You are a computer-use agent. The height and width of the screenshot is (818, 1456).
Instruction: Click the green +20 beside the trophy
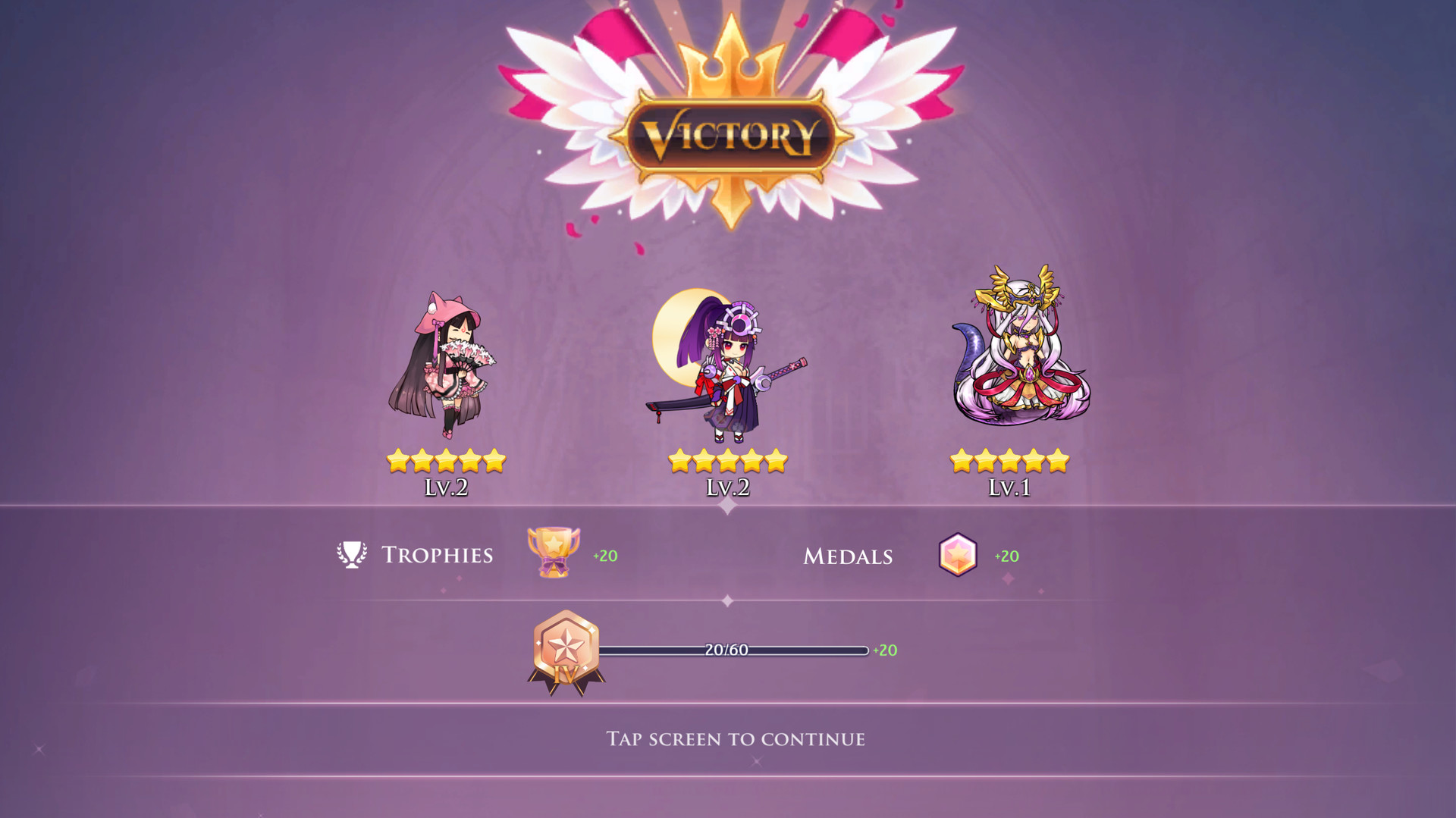606,554
